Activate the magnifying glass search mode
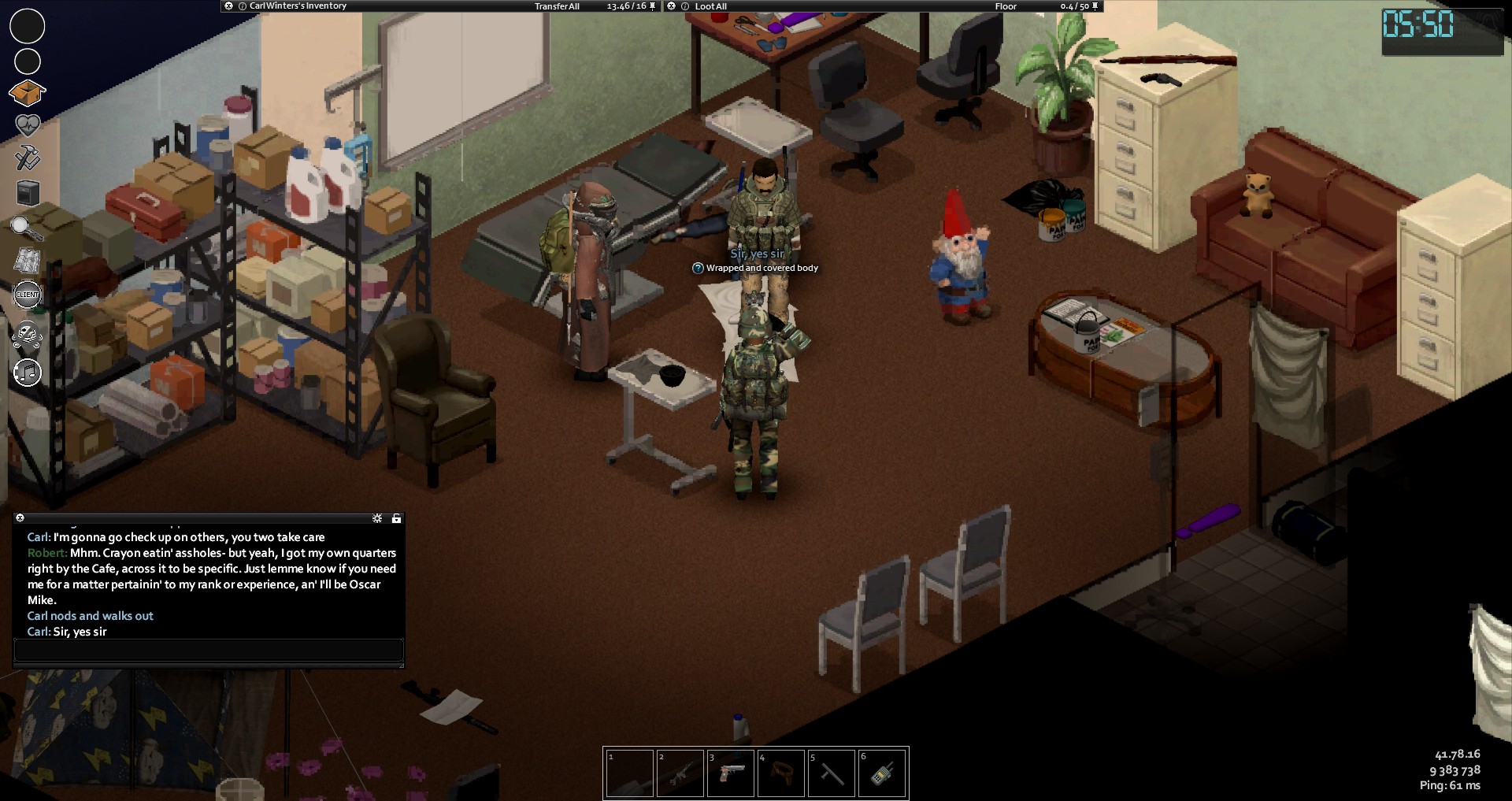This screenshot has height=801, width=1512. pyautogui.click(x=26, y=228)
